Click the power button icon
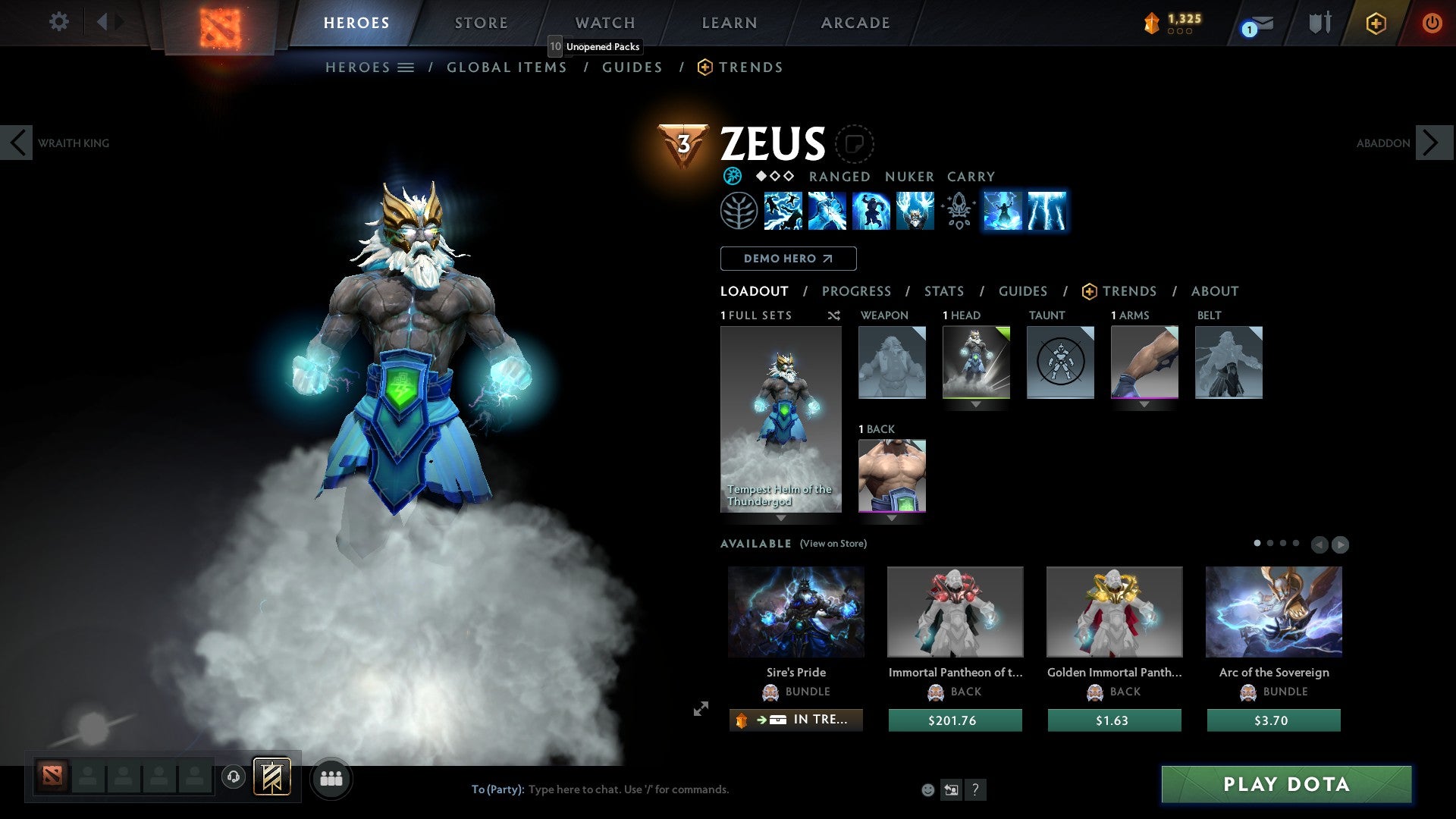The image size is (1456, 819). pyautogui.click(x=1432, y=24)
